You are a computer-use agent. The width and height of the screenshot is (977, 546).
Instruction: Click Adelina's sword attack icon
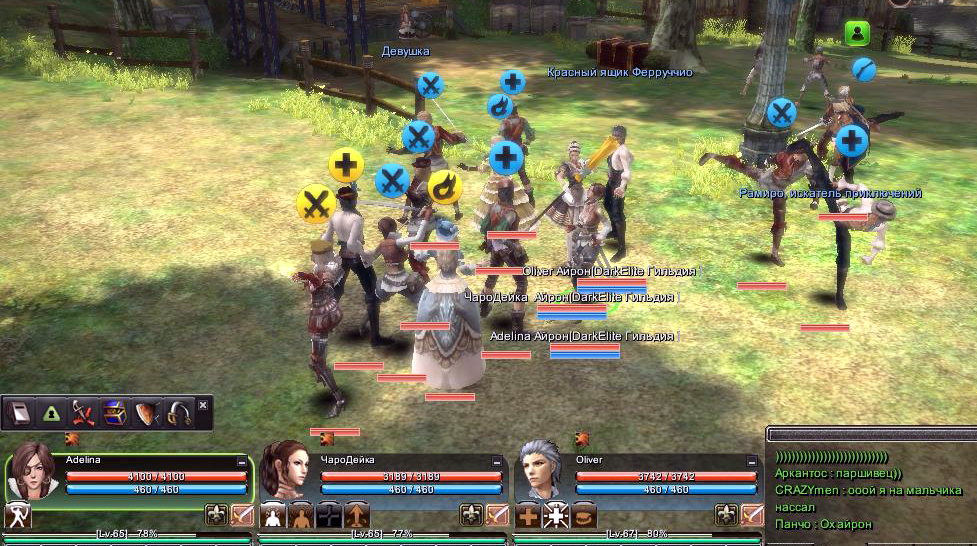pyautogui.click(x=242, y=516)
